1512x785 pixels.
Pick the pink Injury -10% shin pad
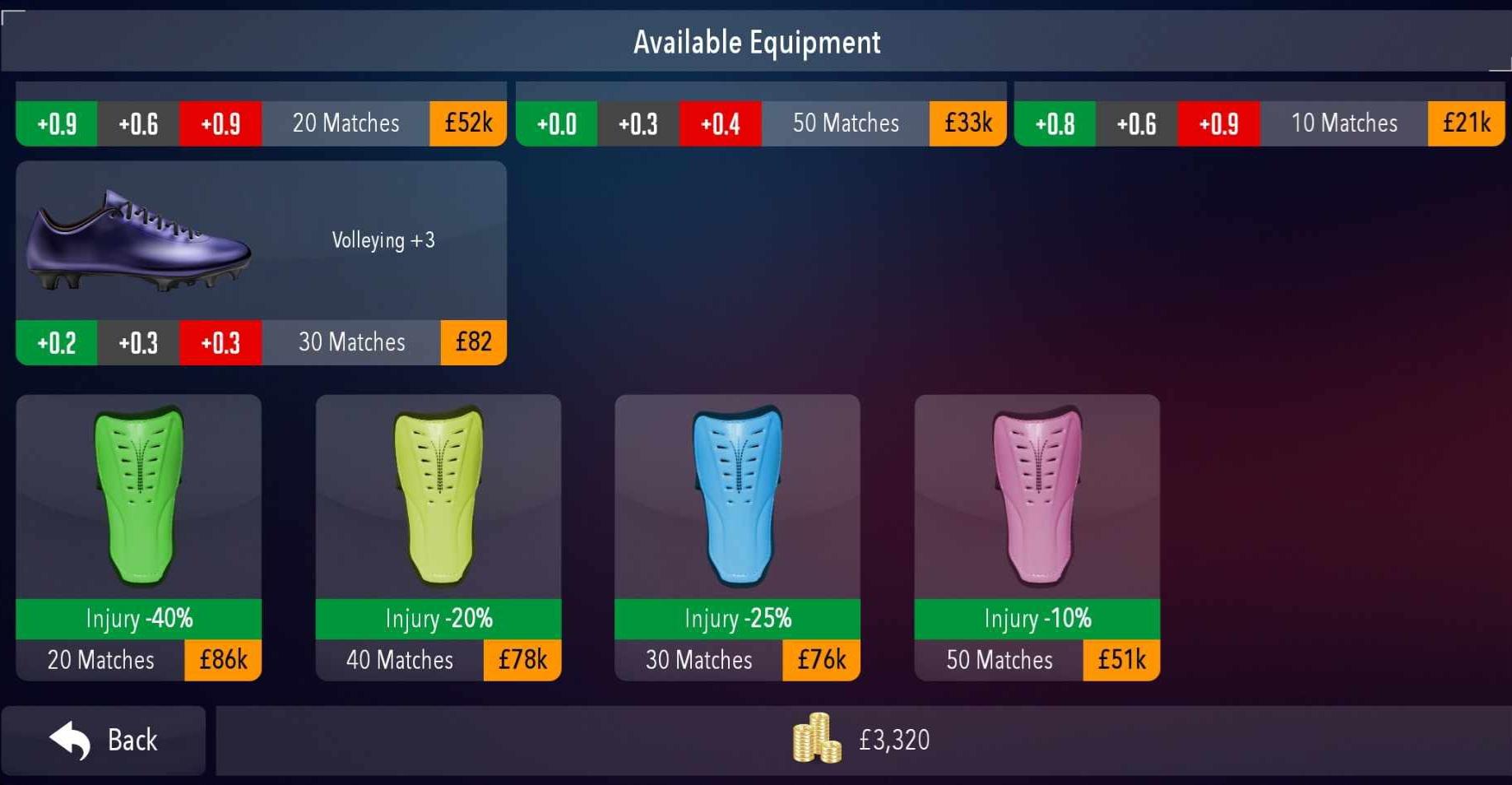(1037, 494)
